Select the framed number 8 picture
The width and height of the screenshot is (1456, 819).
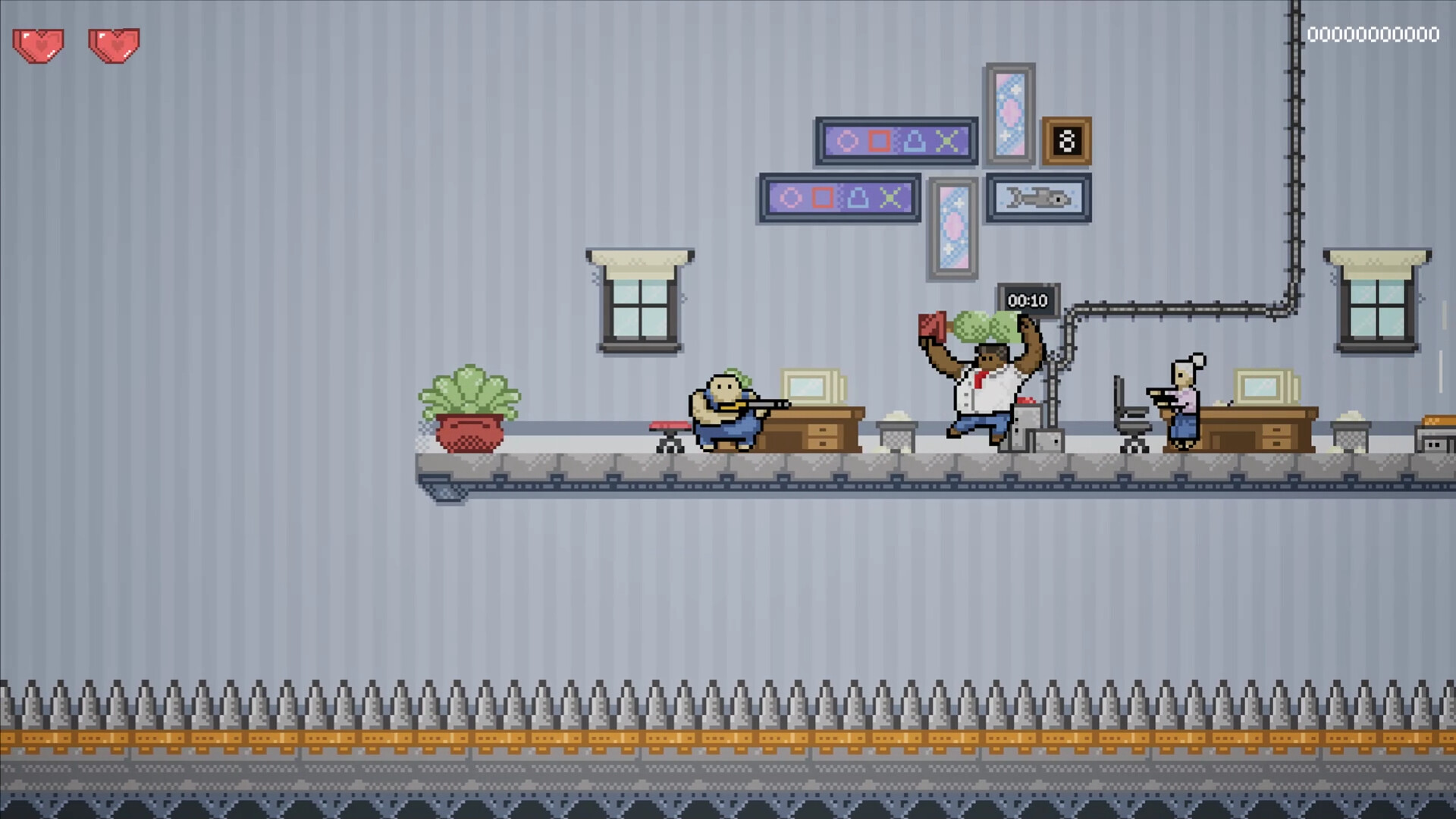[1068, 141]
